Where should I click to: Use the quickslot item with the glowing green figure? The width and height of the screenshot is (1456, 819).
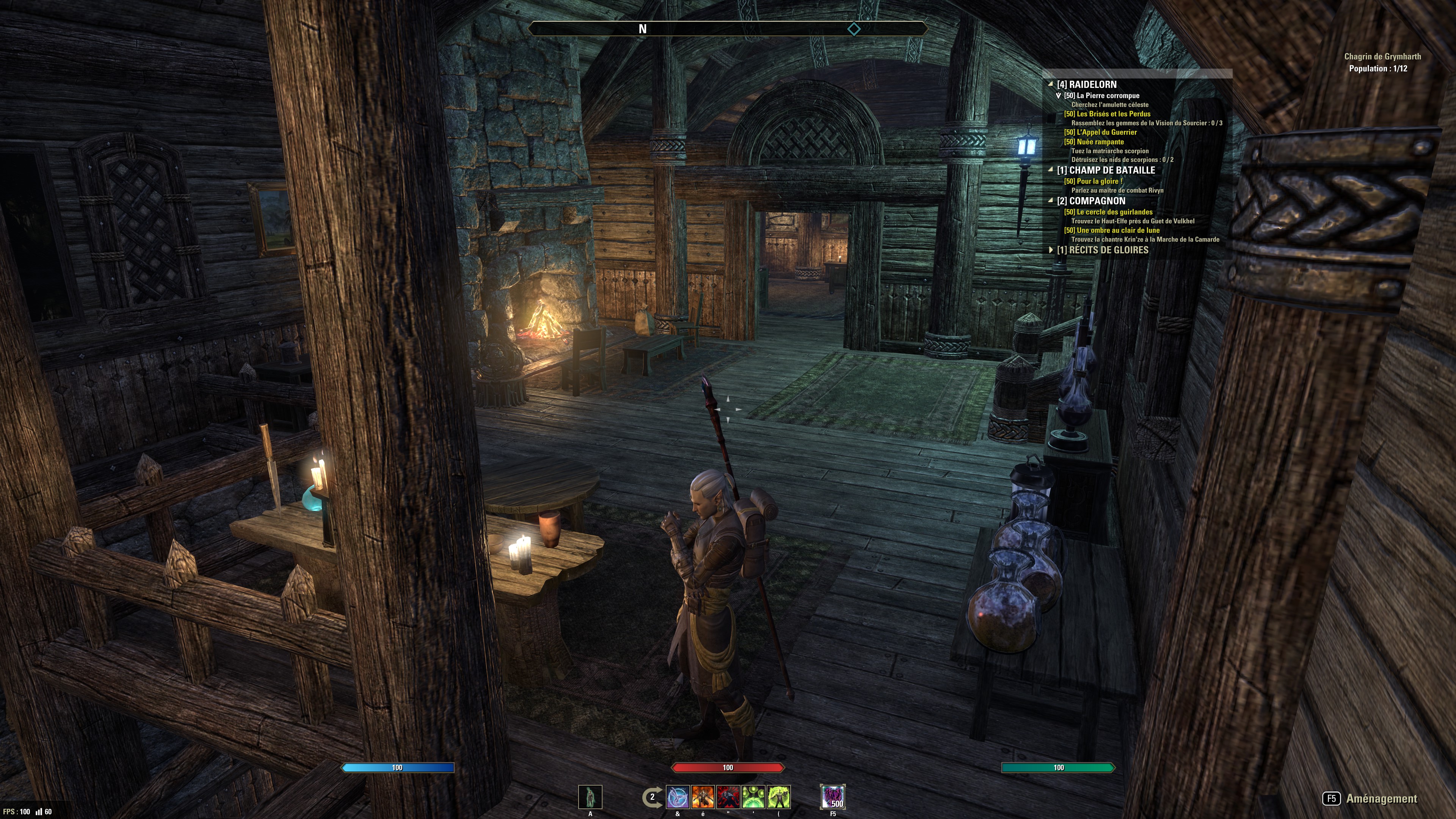point(590,797)
